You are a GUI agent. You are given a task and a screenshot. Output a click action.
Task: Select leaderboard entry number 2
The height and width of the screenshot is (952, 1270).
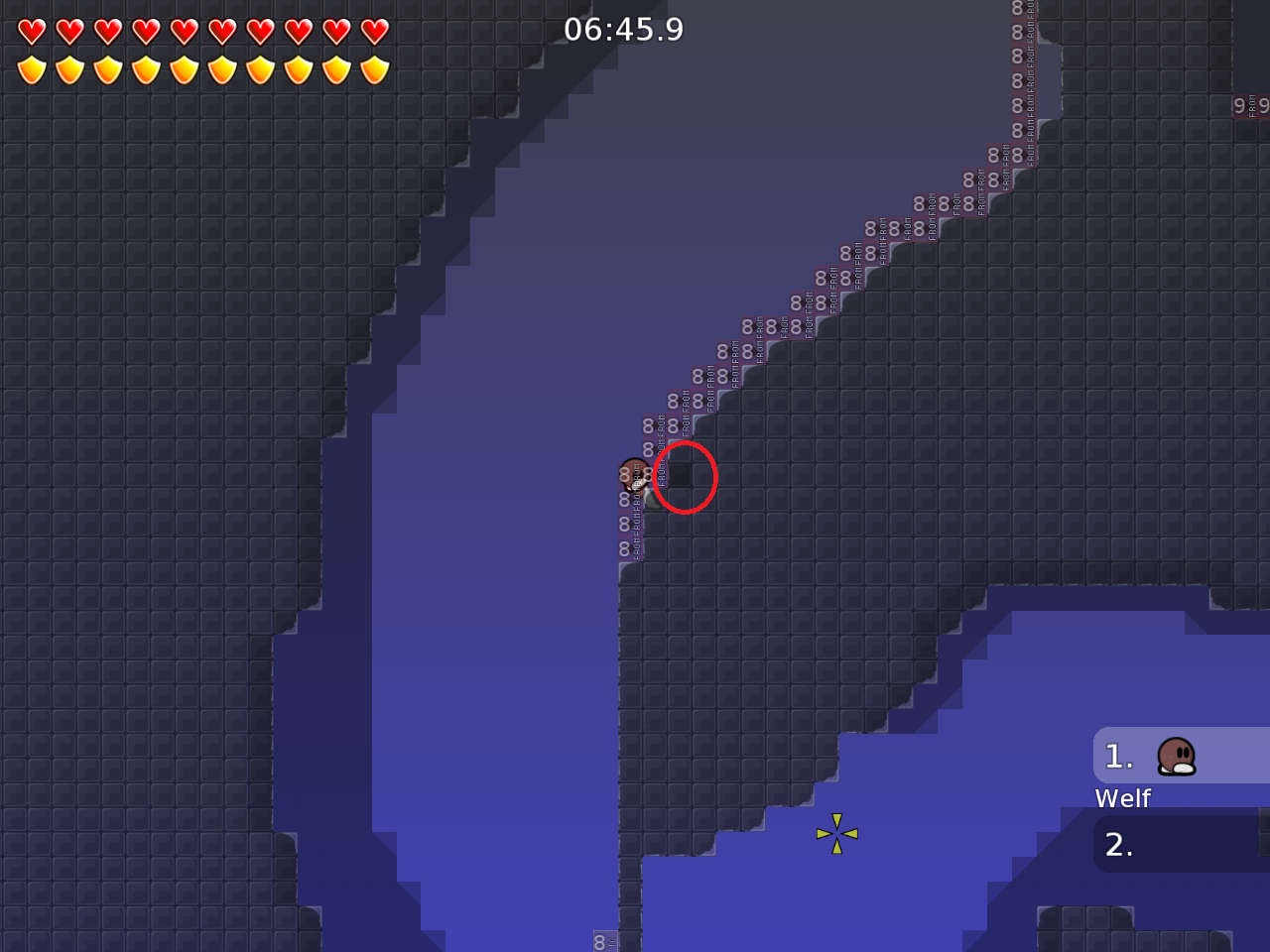click(1120, 844)
